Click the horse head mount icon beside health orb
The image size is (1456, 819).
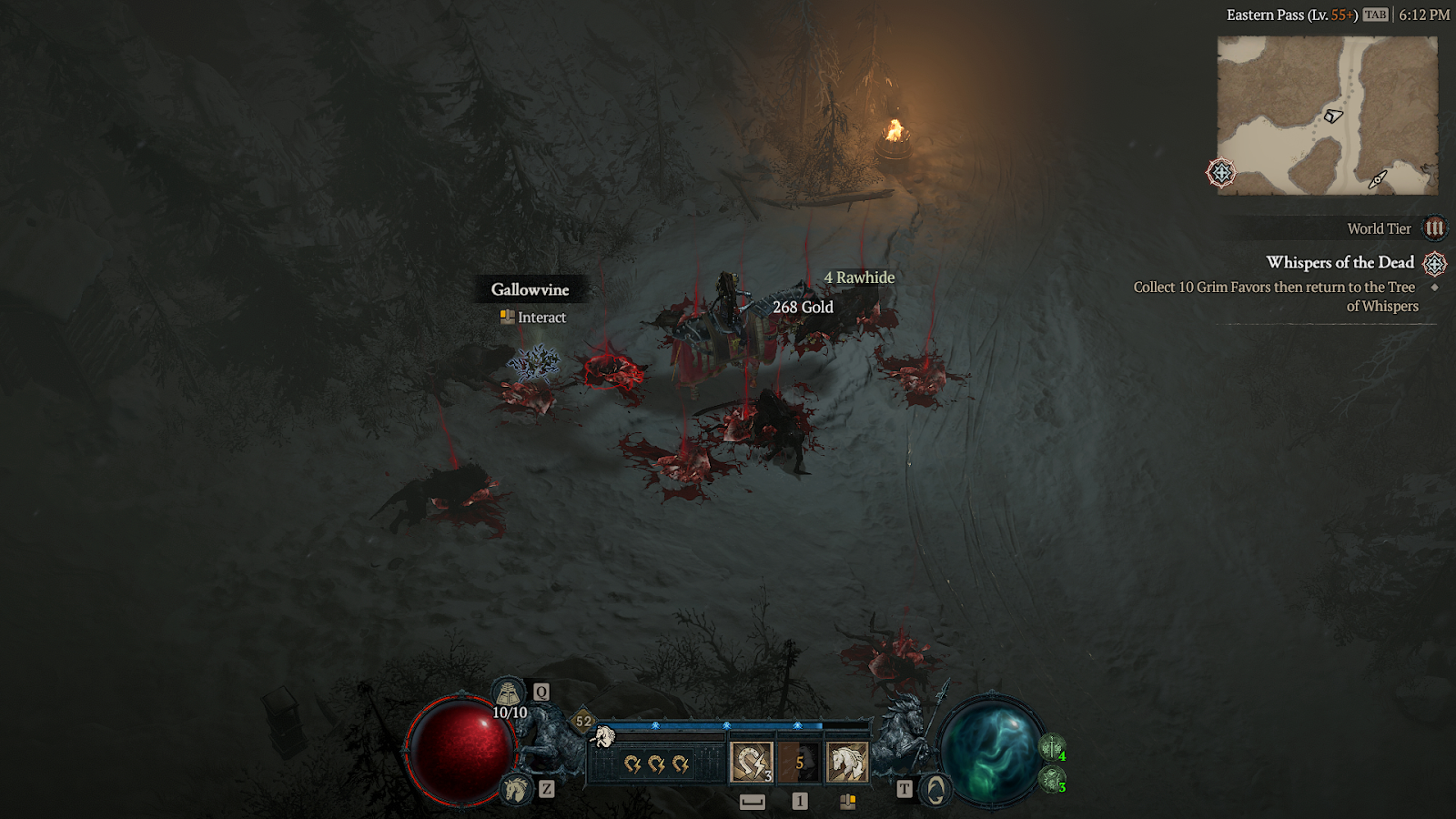pyautogui.click(x=516, y=788)
